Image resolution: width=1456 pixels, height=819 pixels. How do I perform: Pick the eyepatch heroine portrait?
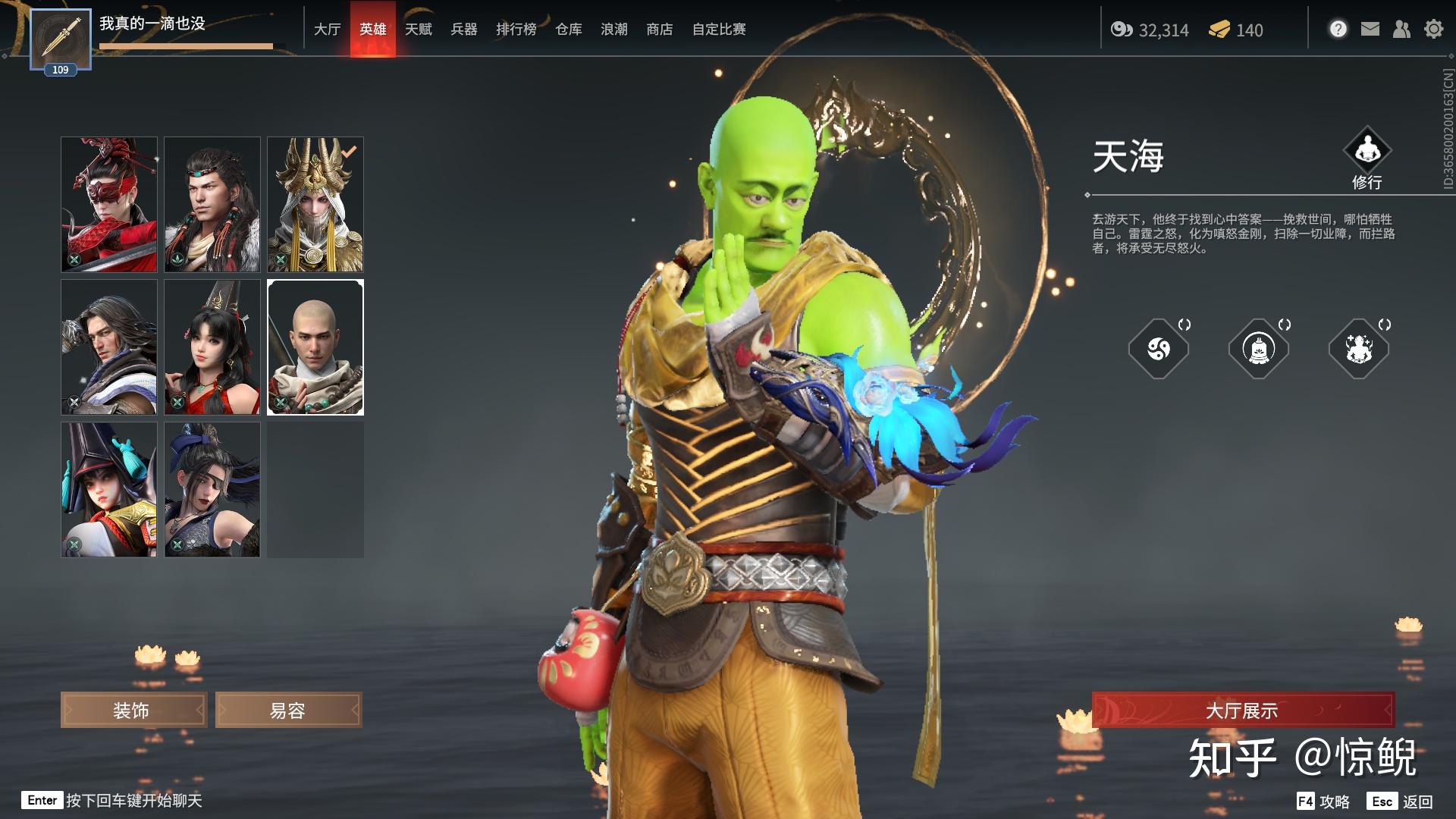point(212,490)
